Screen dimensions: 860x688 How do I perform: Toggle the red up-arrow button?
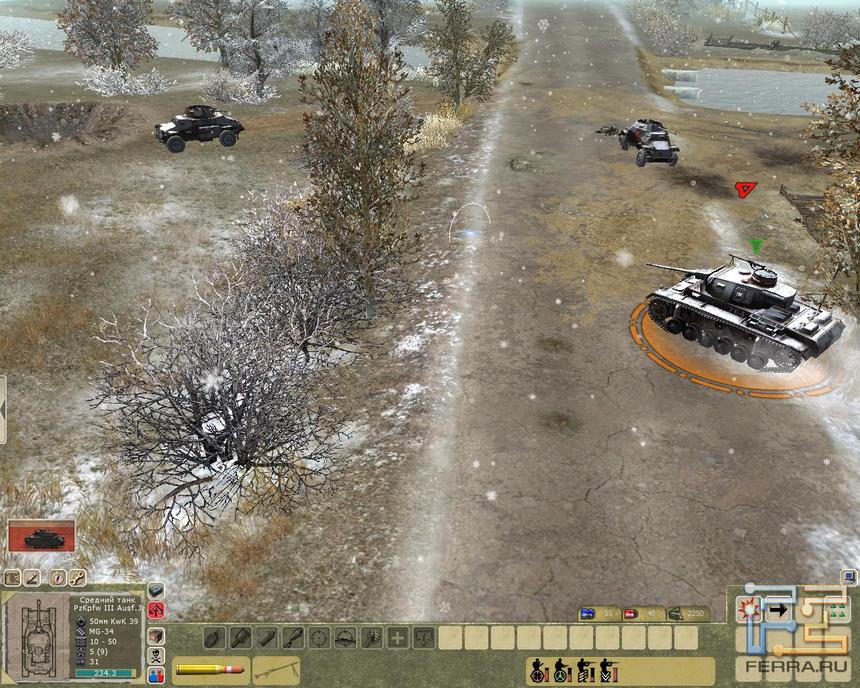coord(157,610)
